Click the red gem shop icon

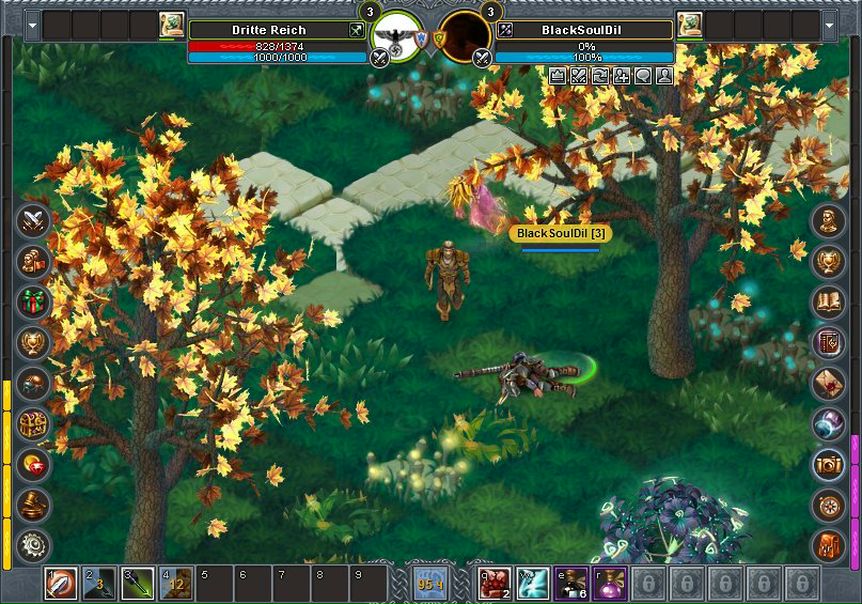pos(34,464)
